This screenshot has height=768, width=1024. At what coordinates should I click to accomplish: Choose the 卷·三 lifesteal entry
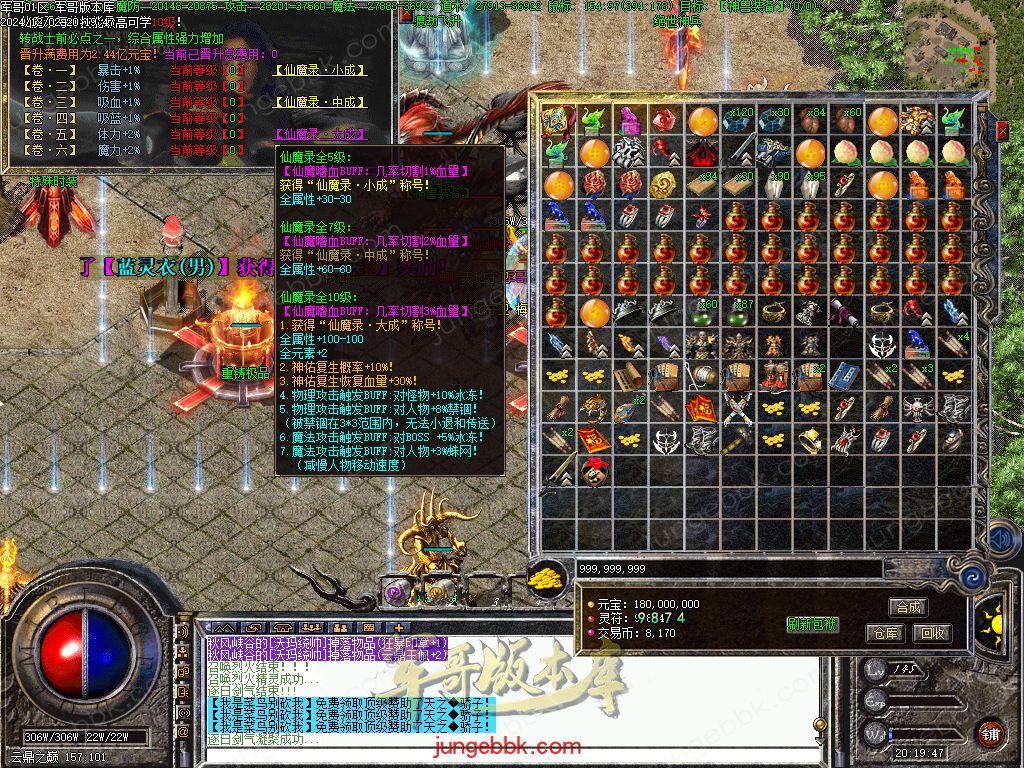pyautogui.click(x=48, y=102)
